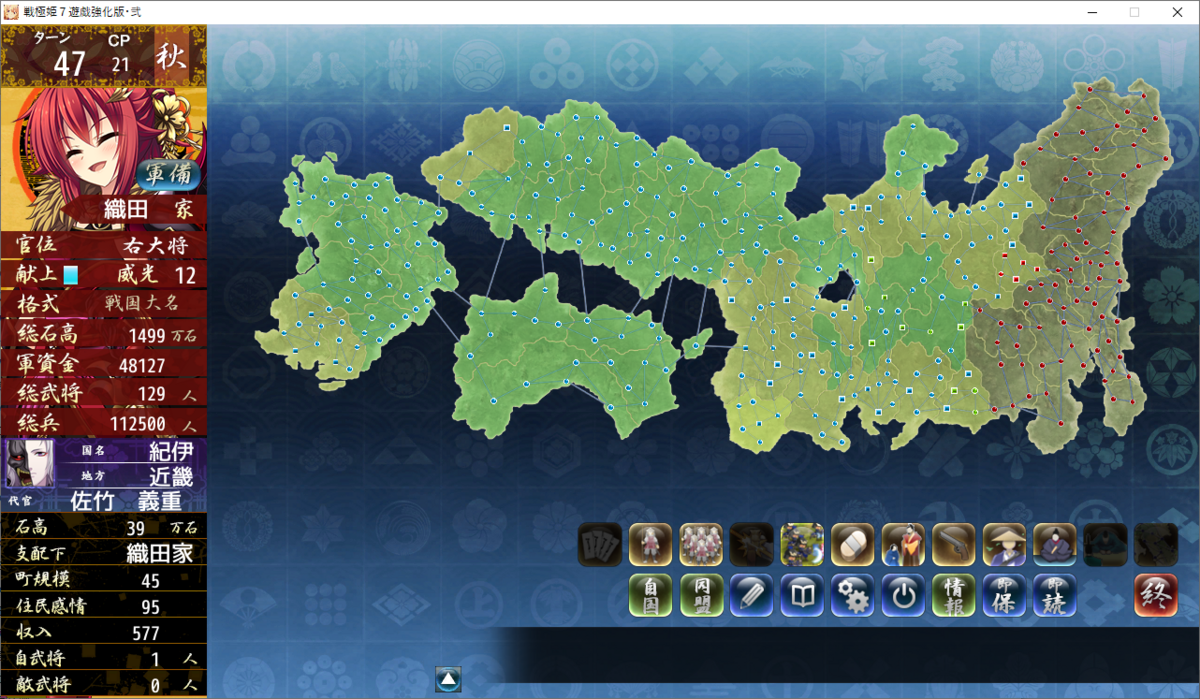End the turn with red 終 button
The width and height of the screenshot is (1200, 699).
(x=1155, y=595)
